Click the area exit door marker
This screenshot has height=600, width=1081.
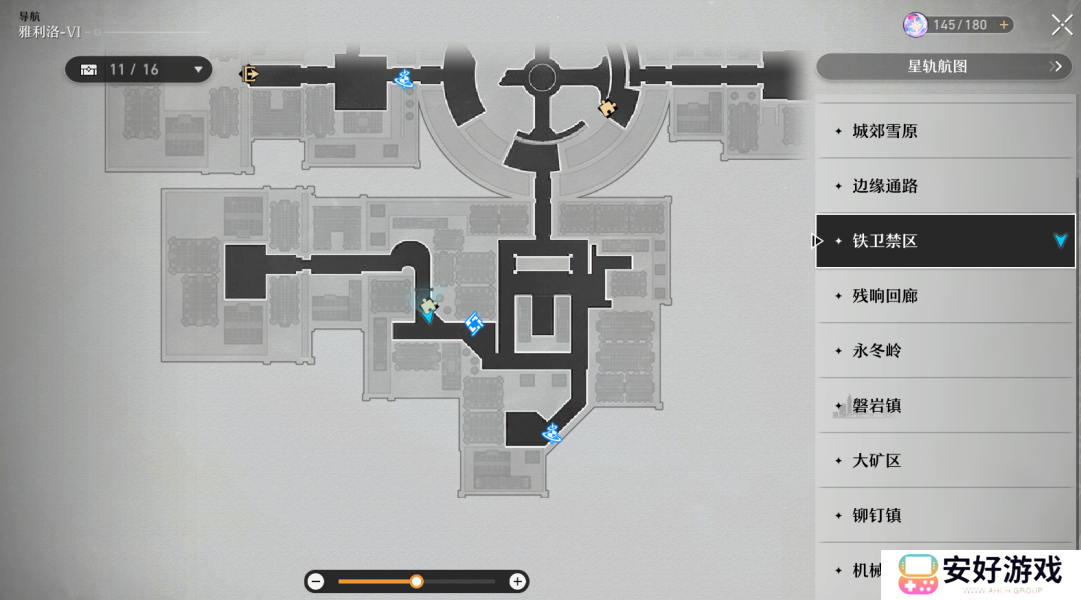pyautogui.click(x=249, y=73)
